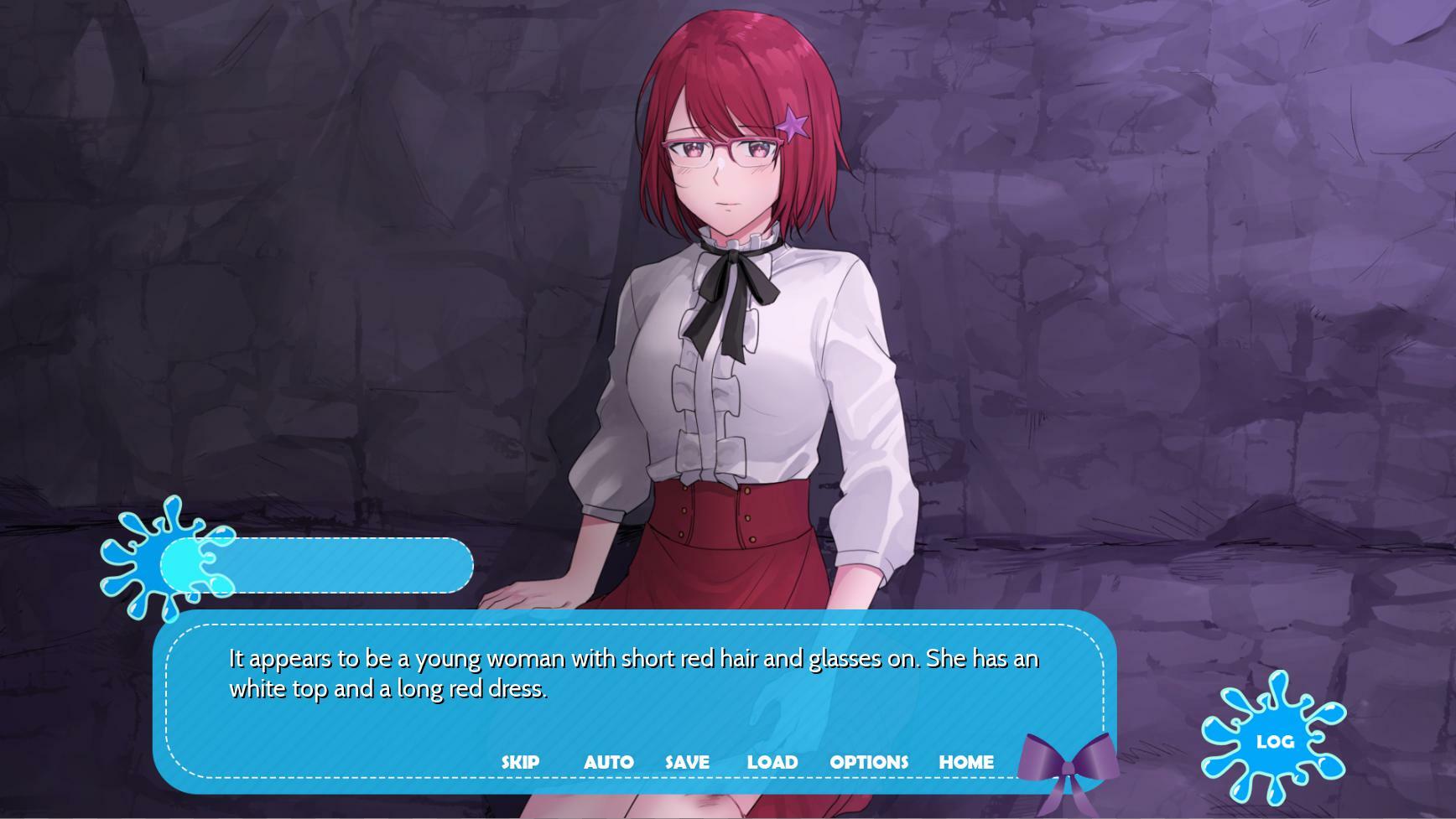
Task: Open the LOG splat icon
Action: [1274, 741]
